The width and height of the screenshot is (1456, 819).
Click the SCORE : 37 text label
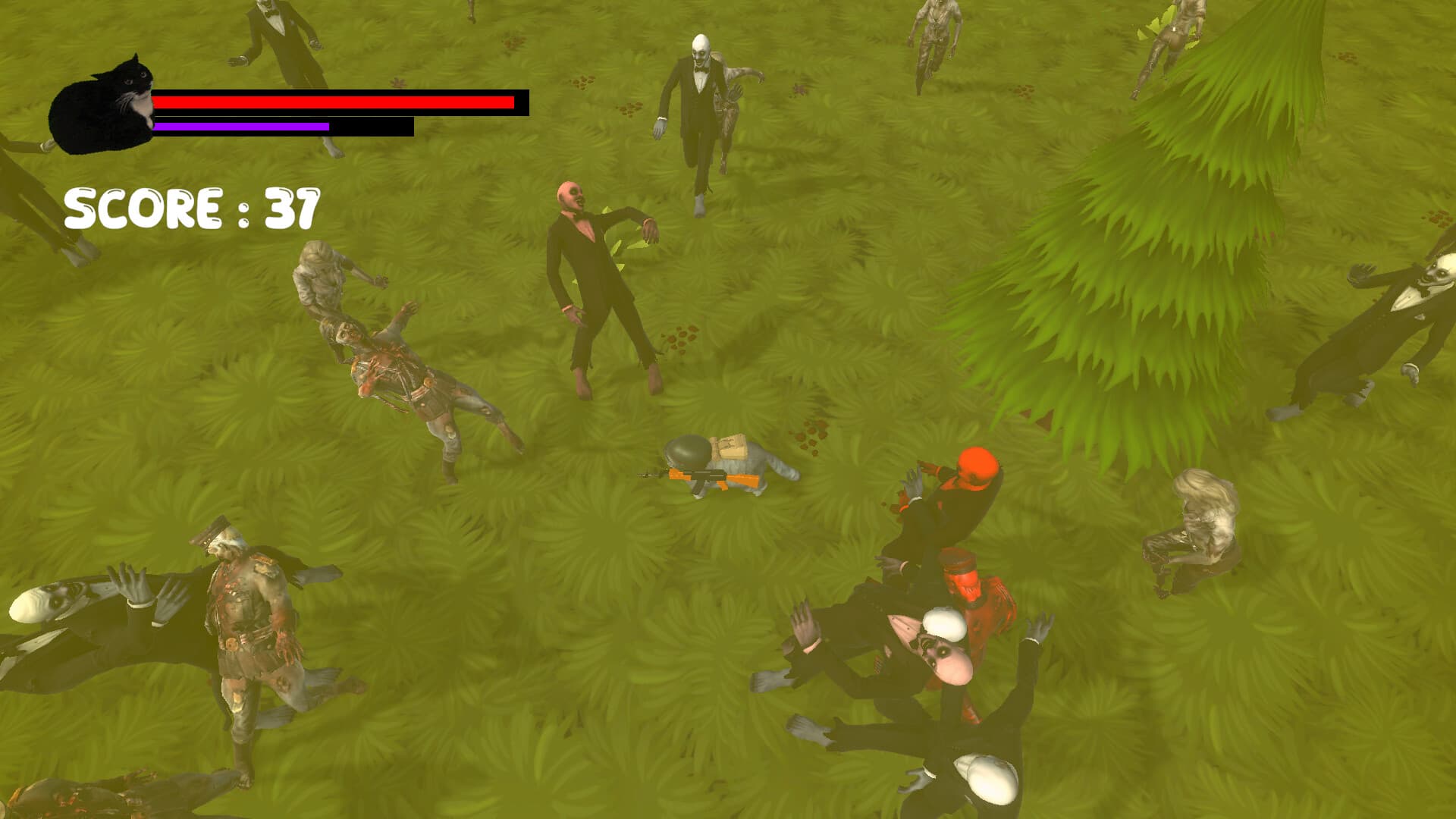tap(190, 207)
